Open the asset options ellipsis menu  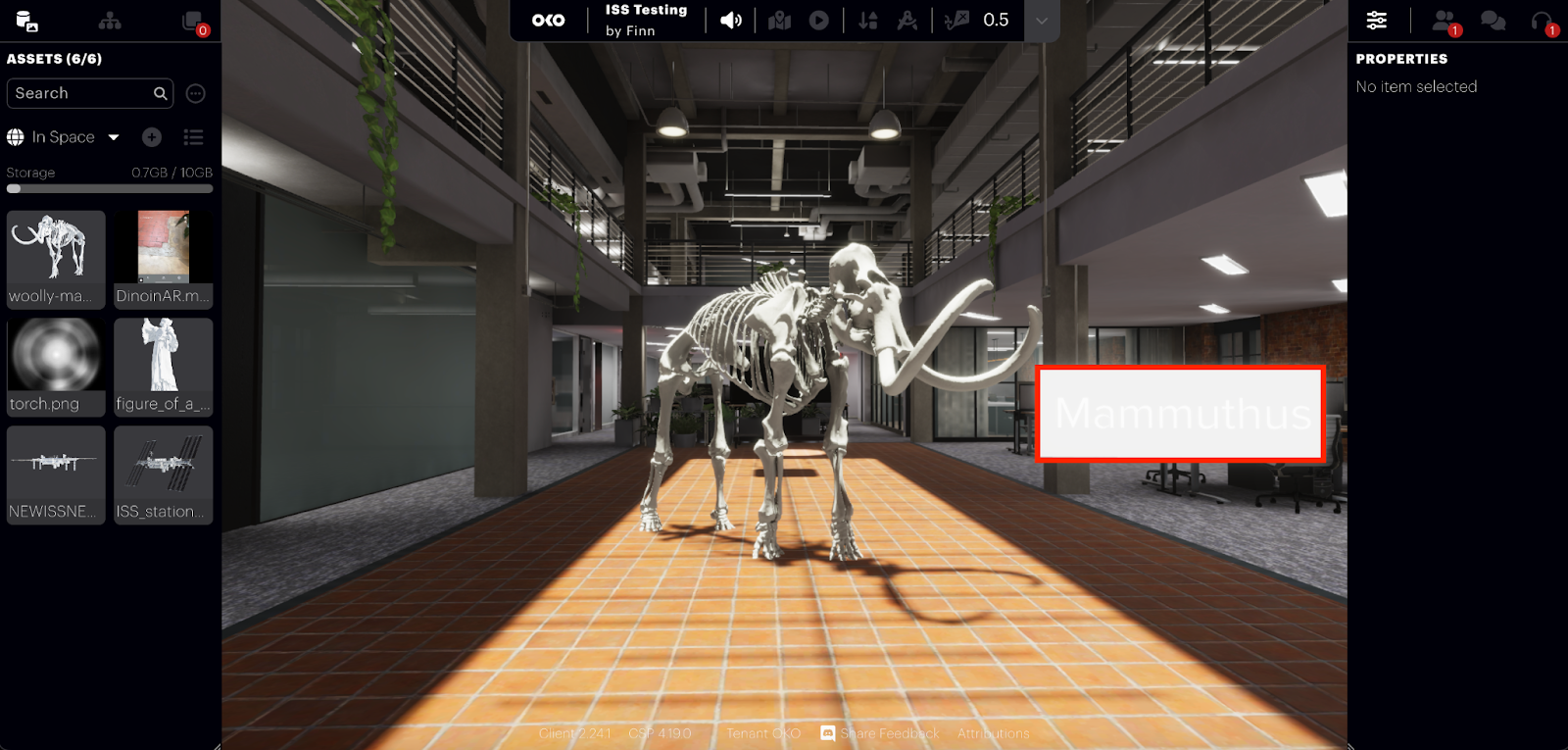coord(196,93)
